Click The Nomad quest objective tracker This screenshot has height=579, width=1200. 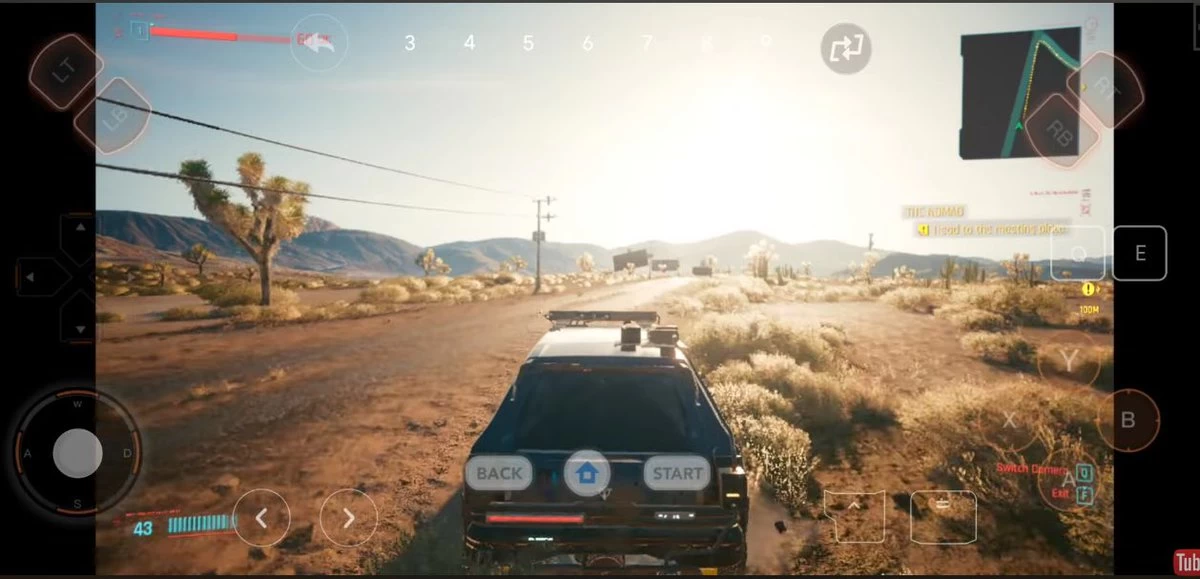coord(989,221)
